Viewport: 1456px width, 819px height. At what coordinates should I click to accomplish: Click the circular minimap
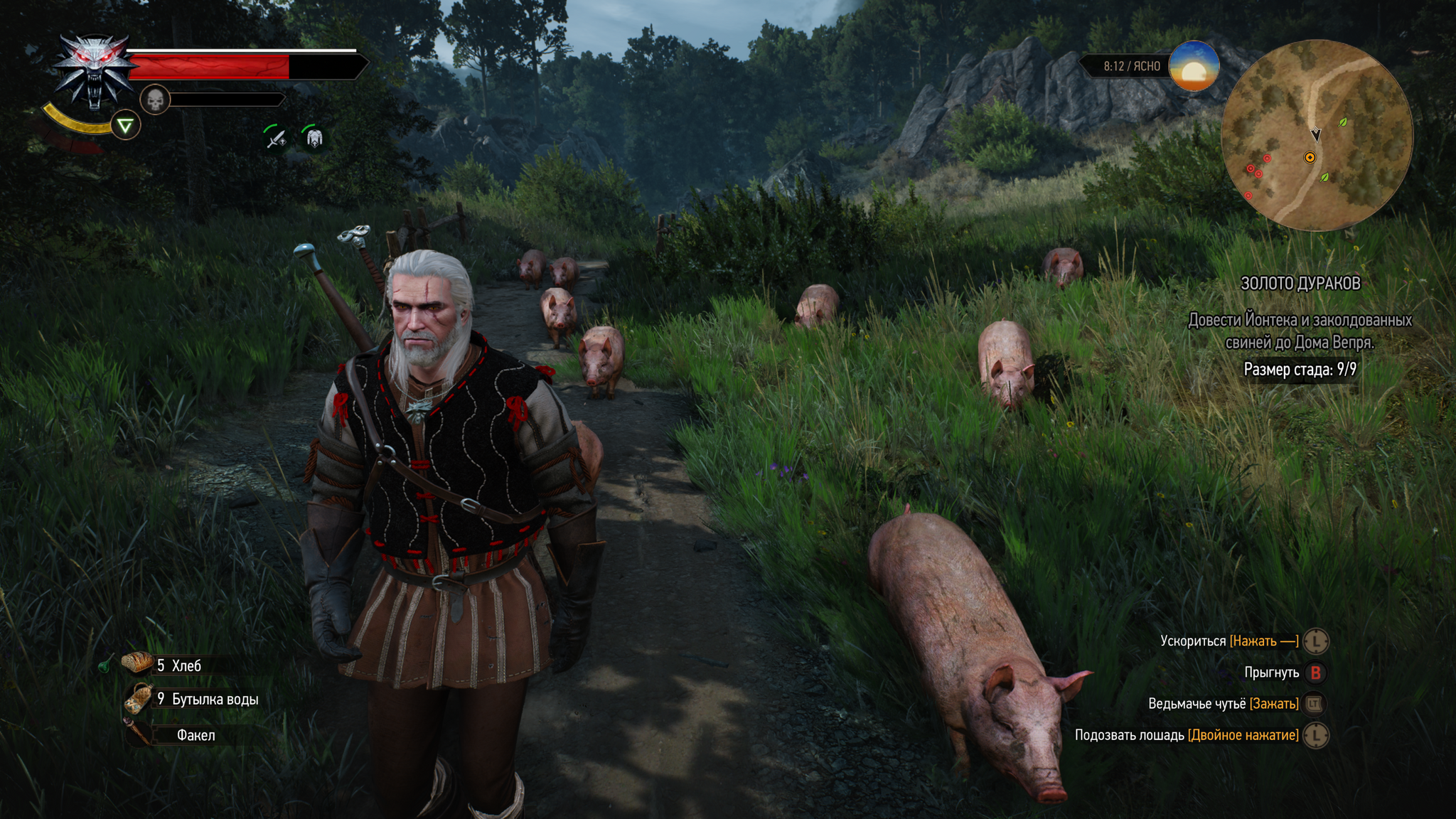pos(1317,135)
